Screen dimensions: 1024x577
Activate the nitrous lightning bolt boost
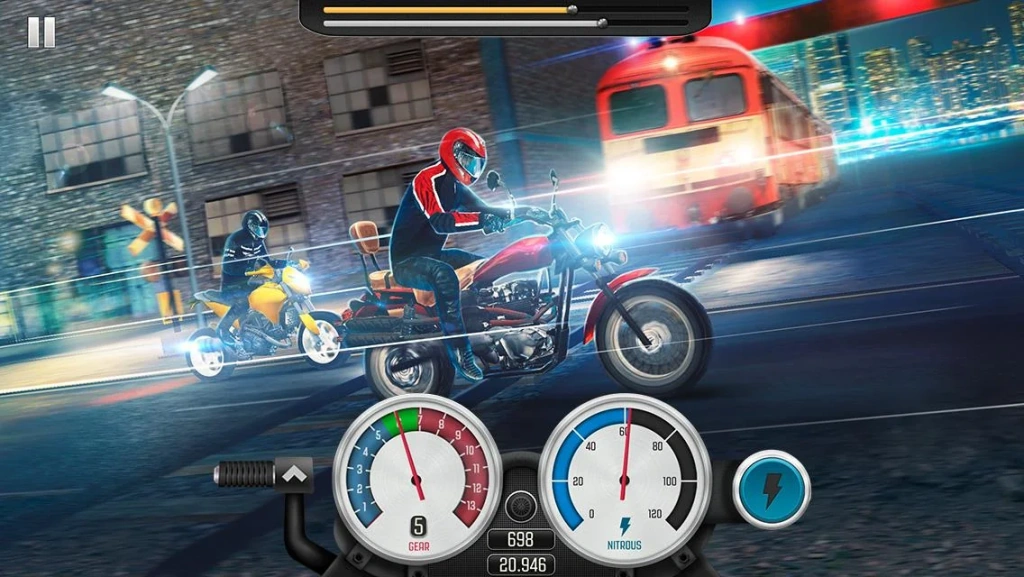(771, 490)
